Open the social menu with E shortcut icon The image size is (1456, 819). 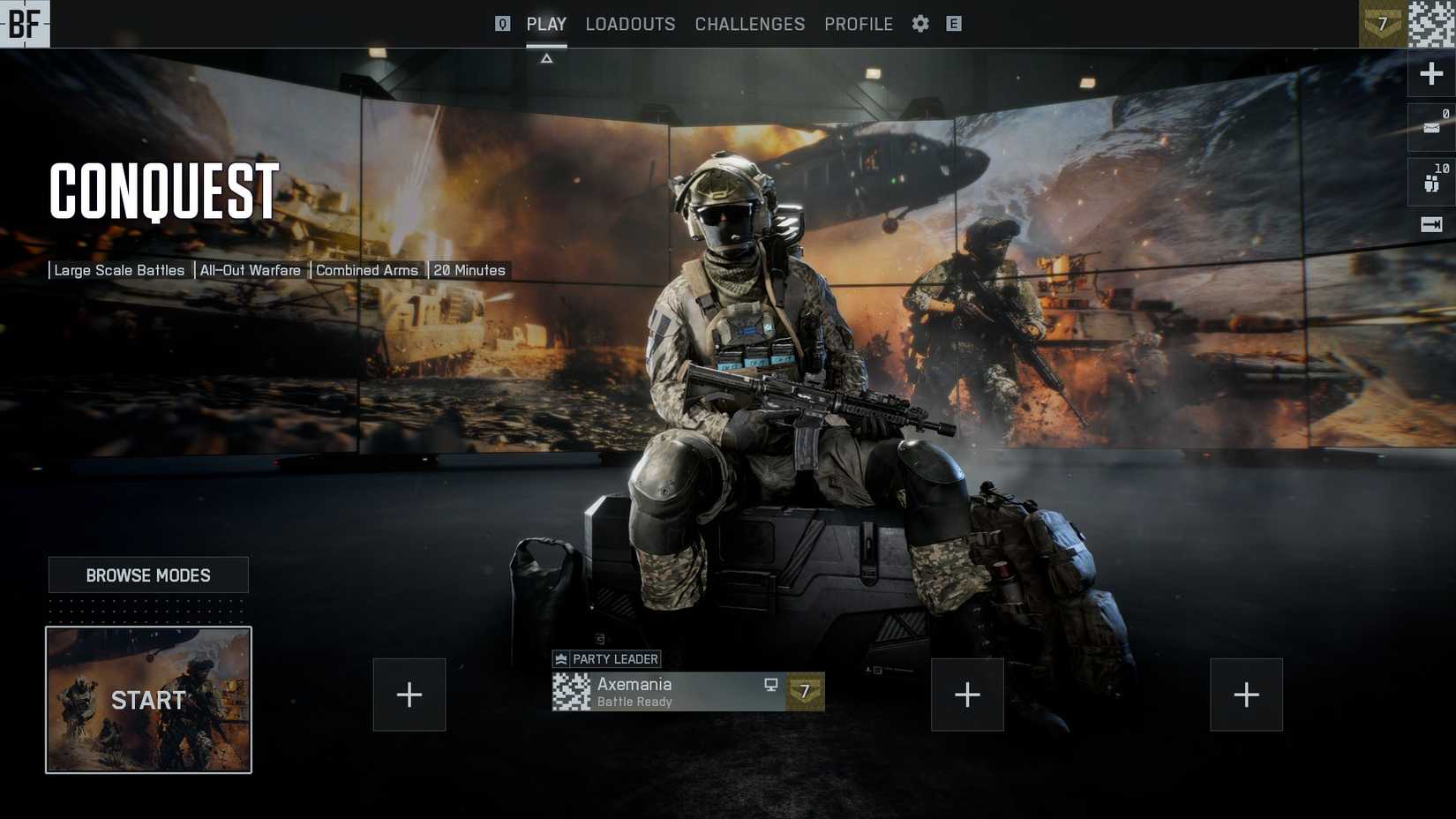[953, 24]
